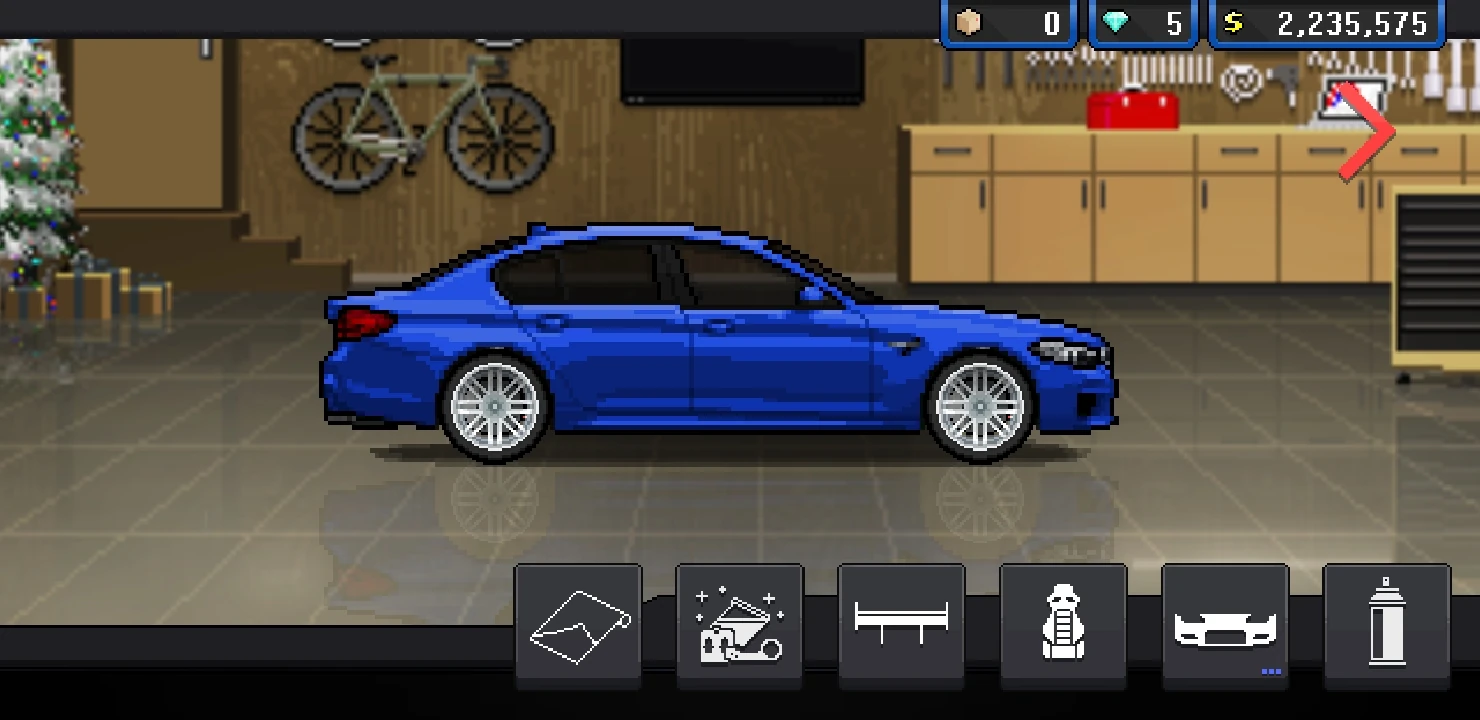The height and width of the screenshot is (720, 1480).
Task: Tap the crate currency icon
Action: click(x=966, y=22)
